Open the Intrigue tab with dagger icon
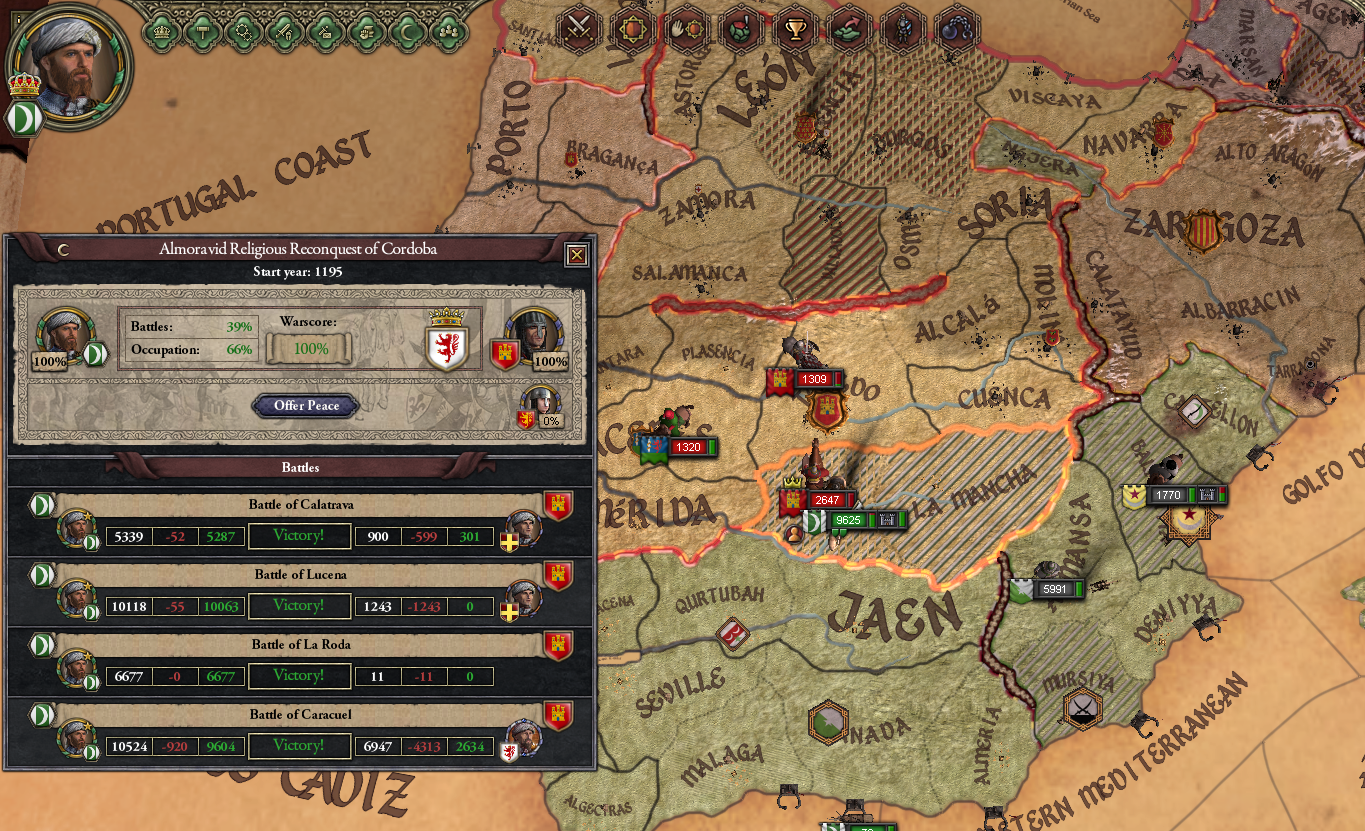Image resolution: width=1365 pixels, height=831 pixels. pos(323,32)
